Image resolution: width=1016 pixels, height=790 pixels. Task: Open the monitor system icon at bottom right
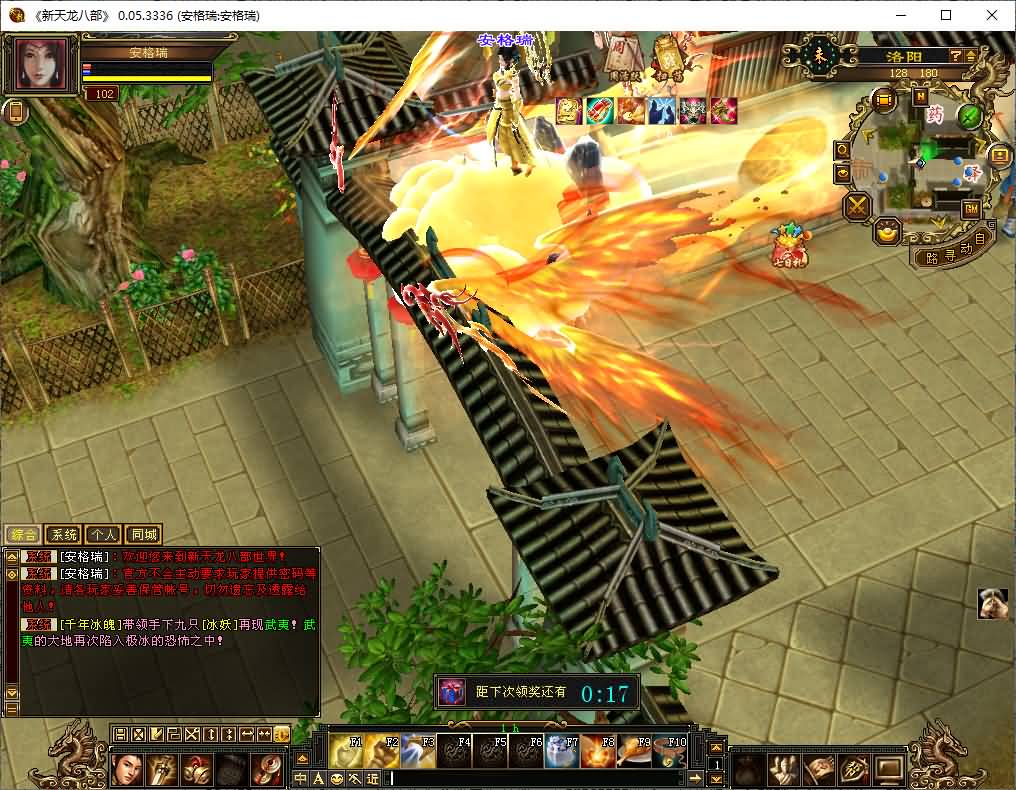point(888,769)
